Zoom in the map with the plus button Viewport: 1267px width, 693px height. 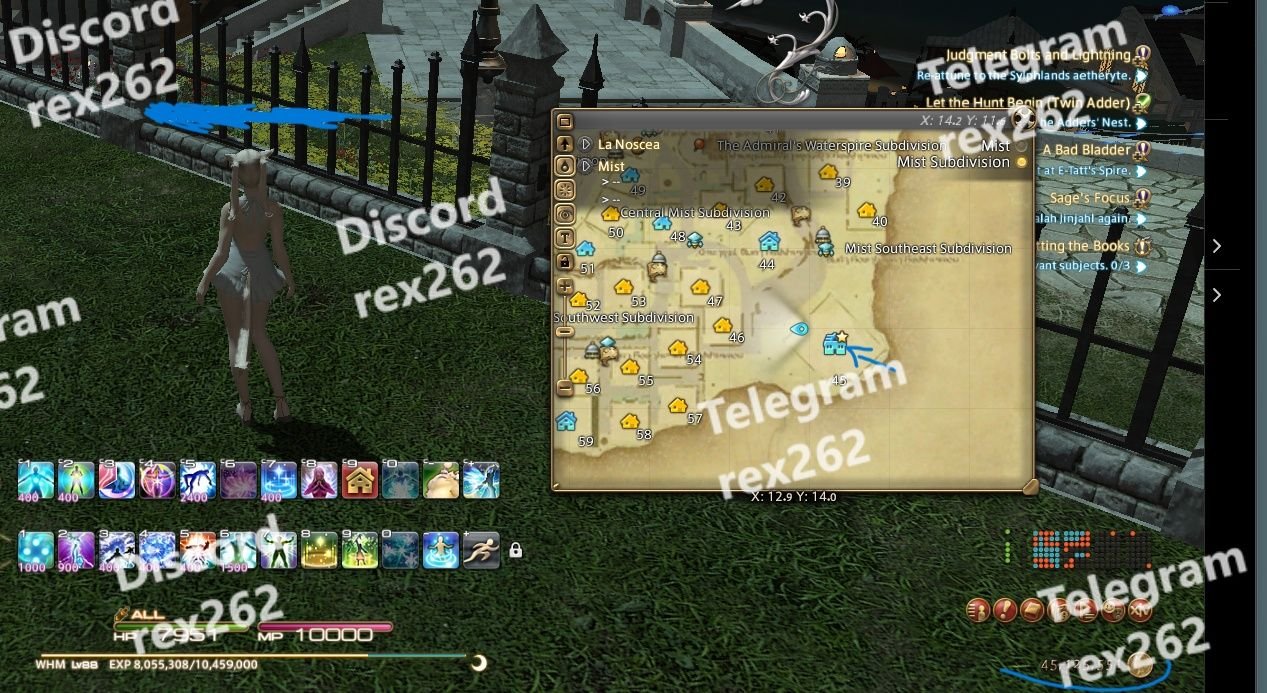coord(564,287)
